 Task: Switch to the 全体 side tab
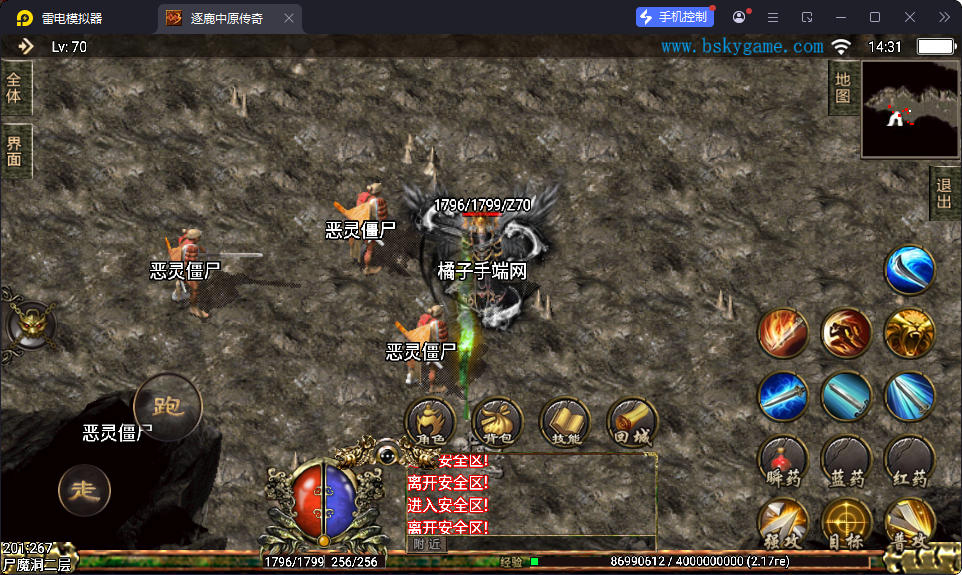pyautogui.click(x=15, y=88)
